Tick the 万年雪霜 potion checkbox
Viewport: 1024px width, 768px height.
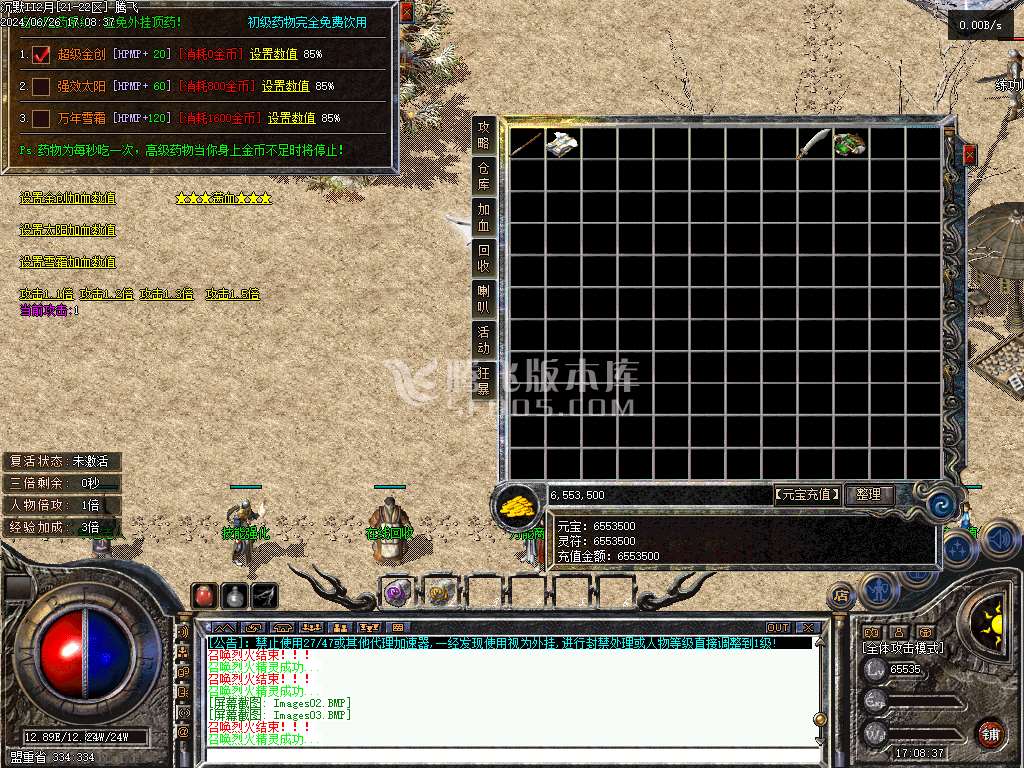click(x=41, y=118)
